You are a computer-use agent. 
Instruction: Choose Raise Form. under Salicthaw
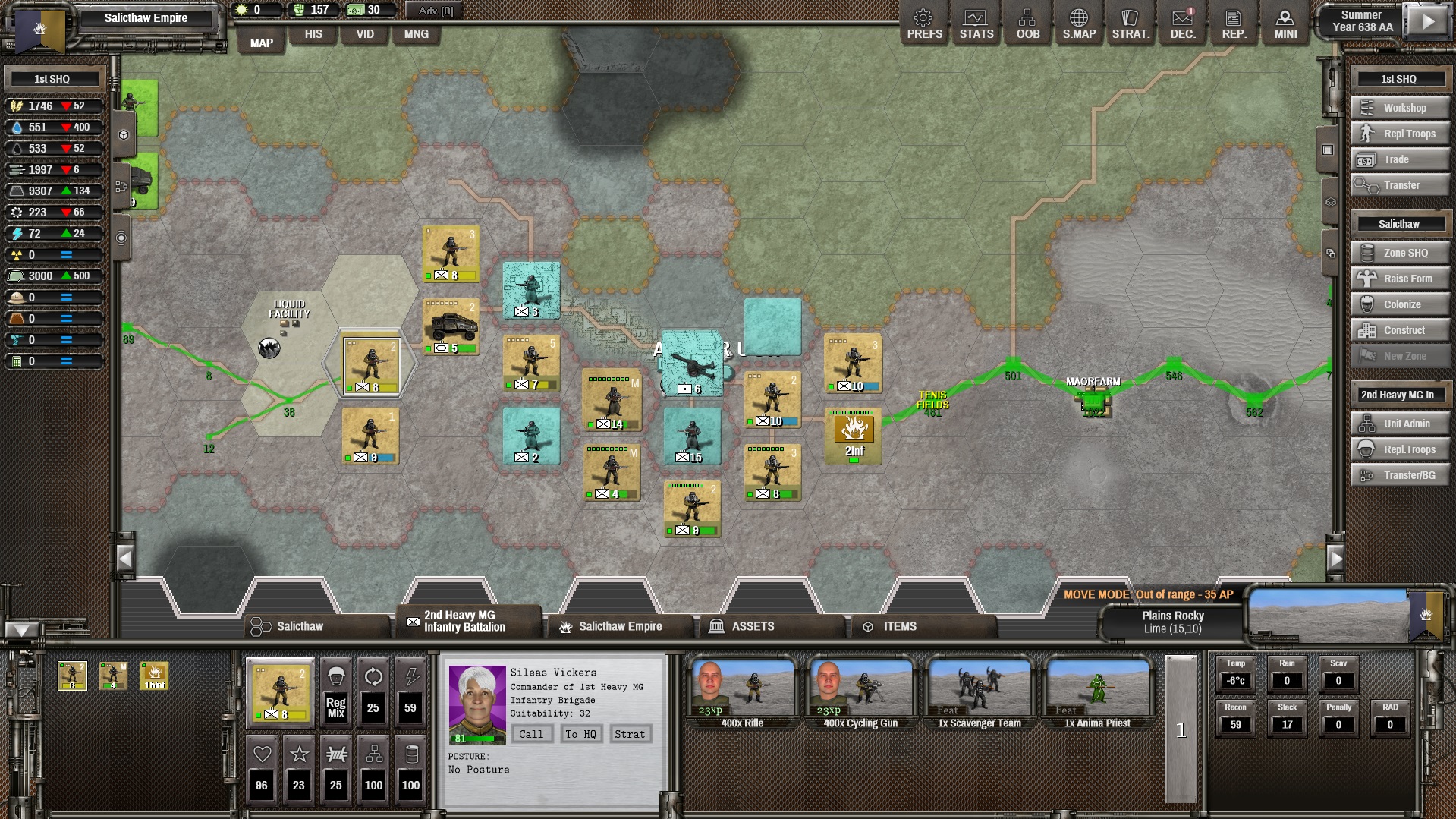[x=1399, y=279]
